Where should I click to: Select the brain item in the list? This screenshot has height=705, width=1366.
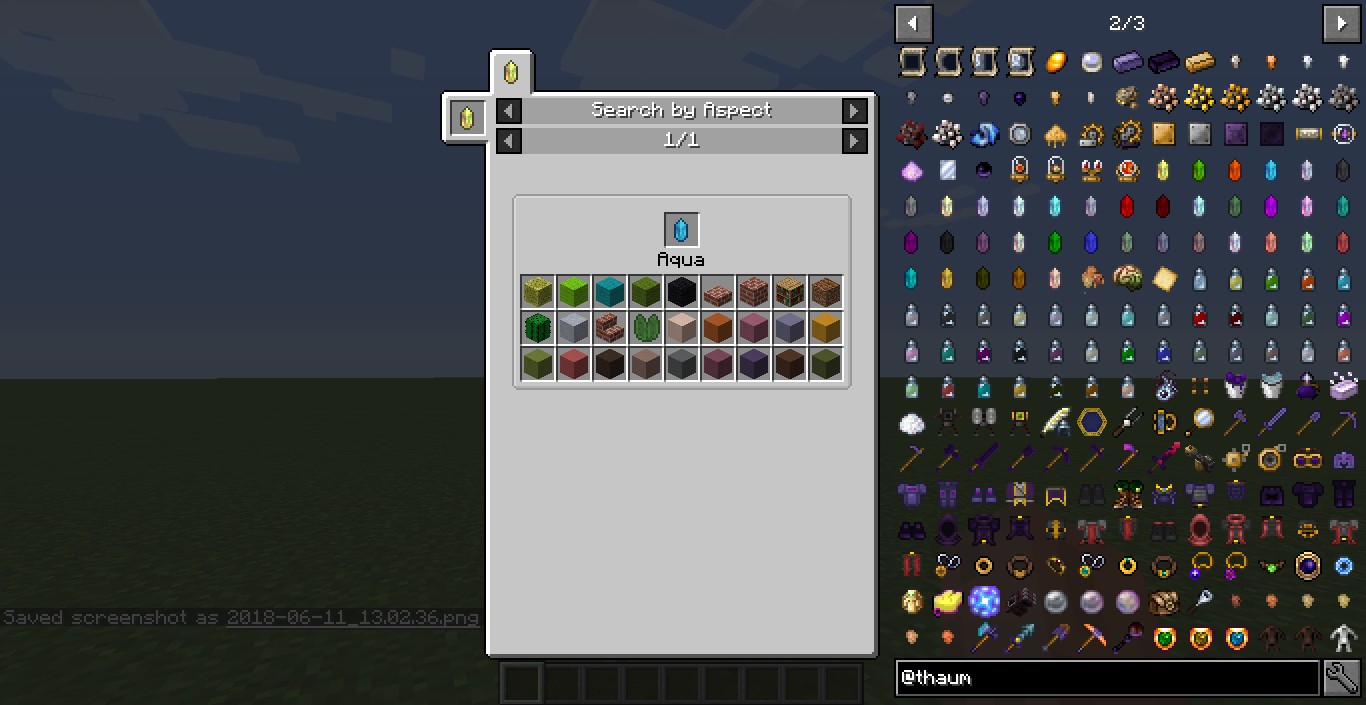tap(1127, 277)
